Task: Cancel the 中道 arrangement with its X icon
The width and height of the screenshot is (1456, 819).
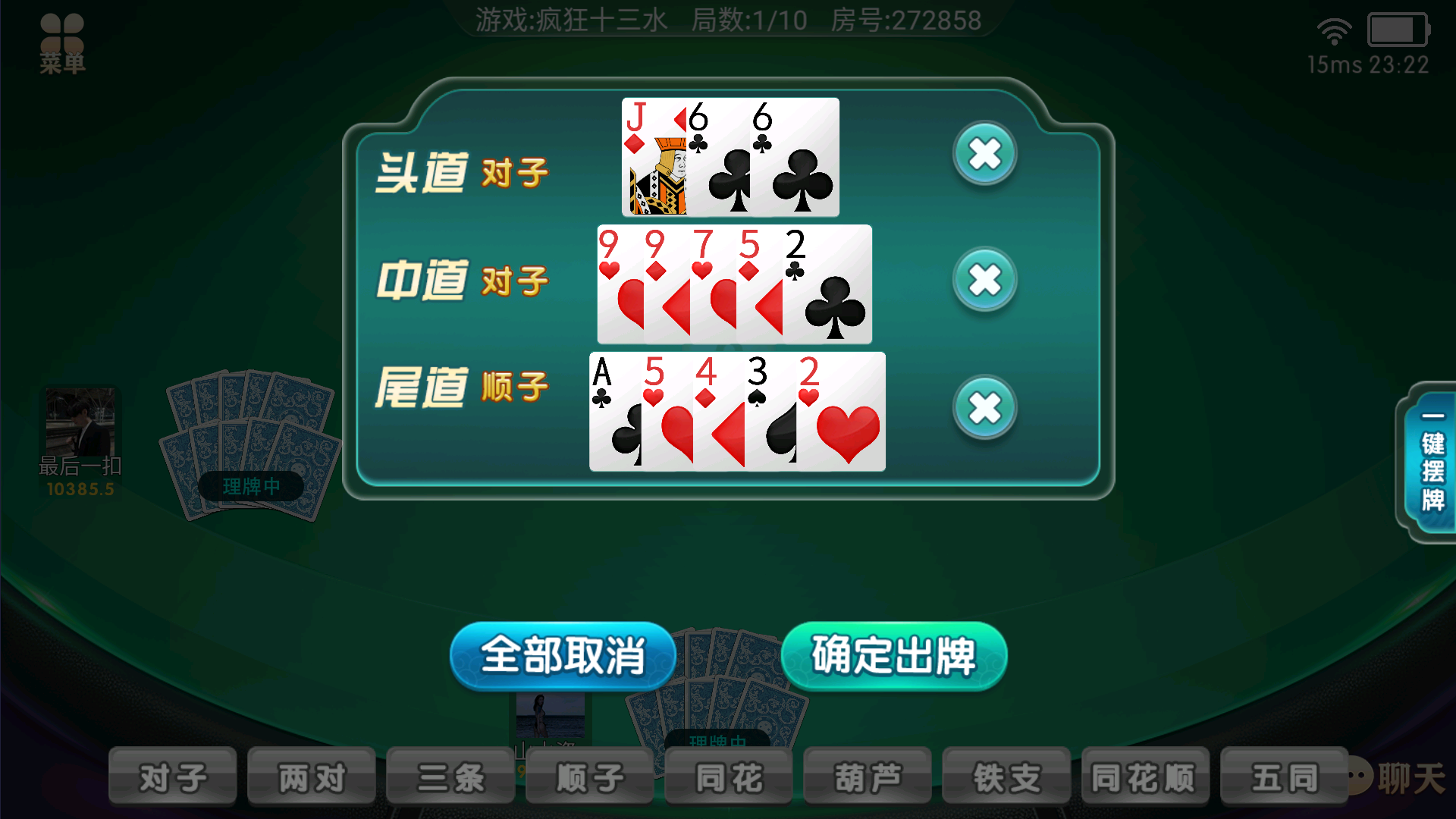Action: click(984, 279)
